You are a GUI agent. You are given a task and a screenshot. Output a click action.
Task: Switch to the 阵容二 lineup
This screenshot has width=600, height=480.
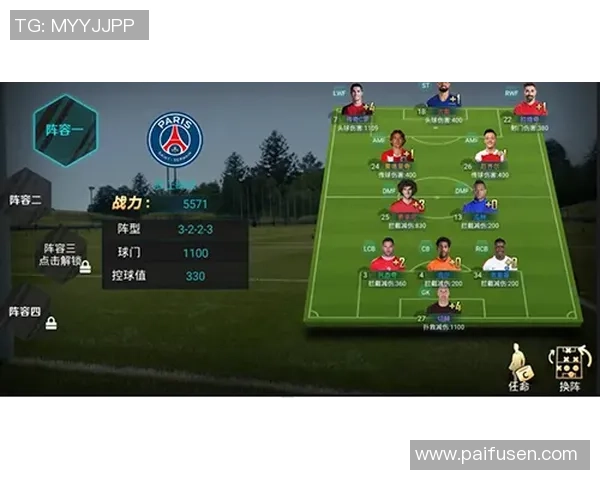pos(26,200)
